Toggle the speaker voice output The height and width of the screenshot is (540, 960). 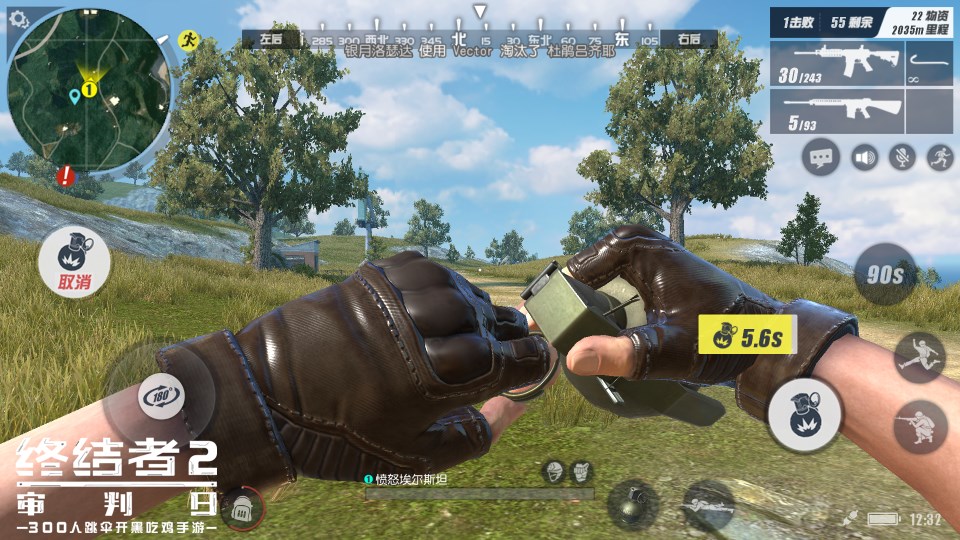point(865,157)
